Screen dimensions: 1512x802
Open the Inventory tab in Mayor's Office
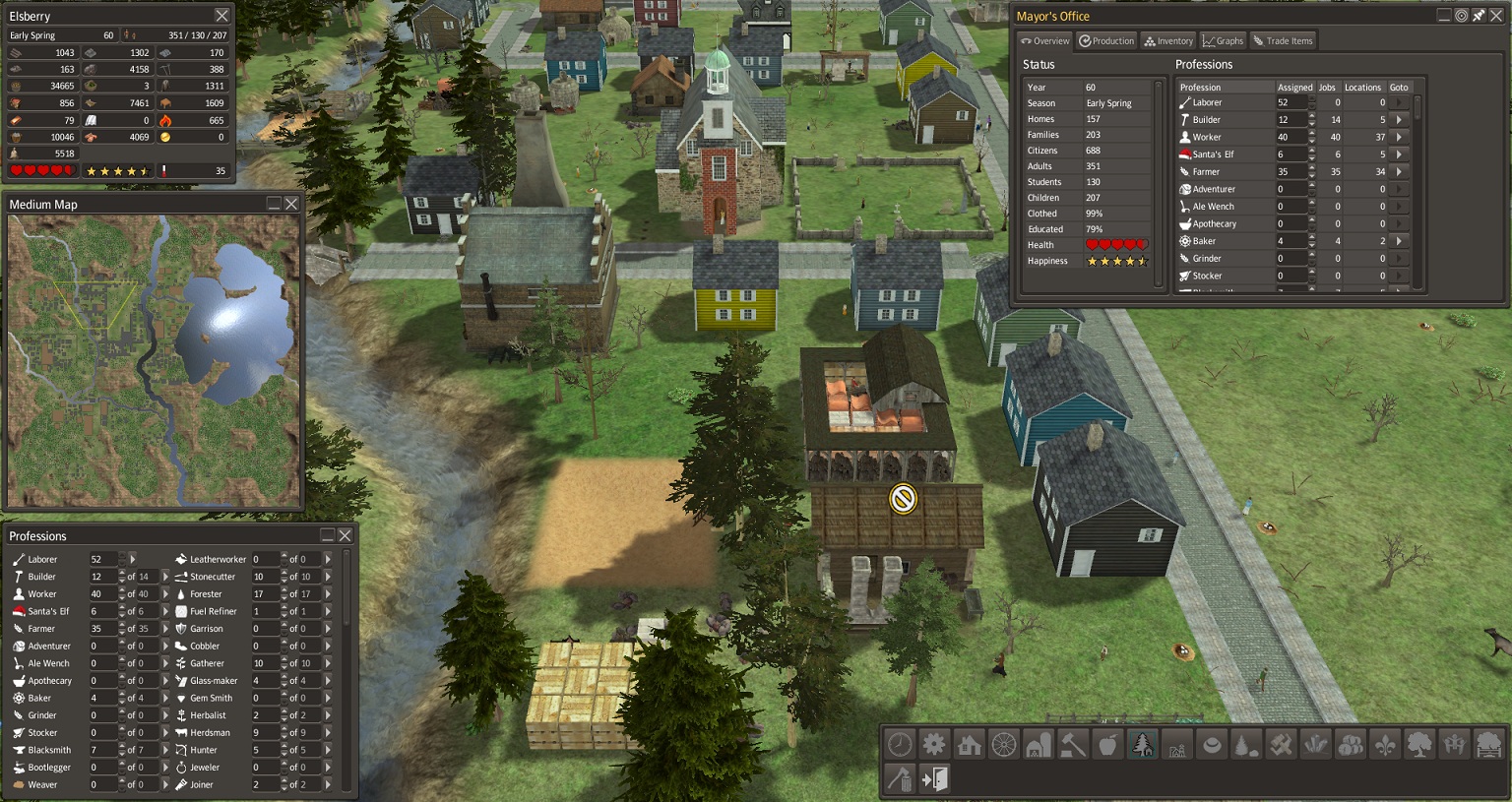point(1168,41)
